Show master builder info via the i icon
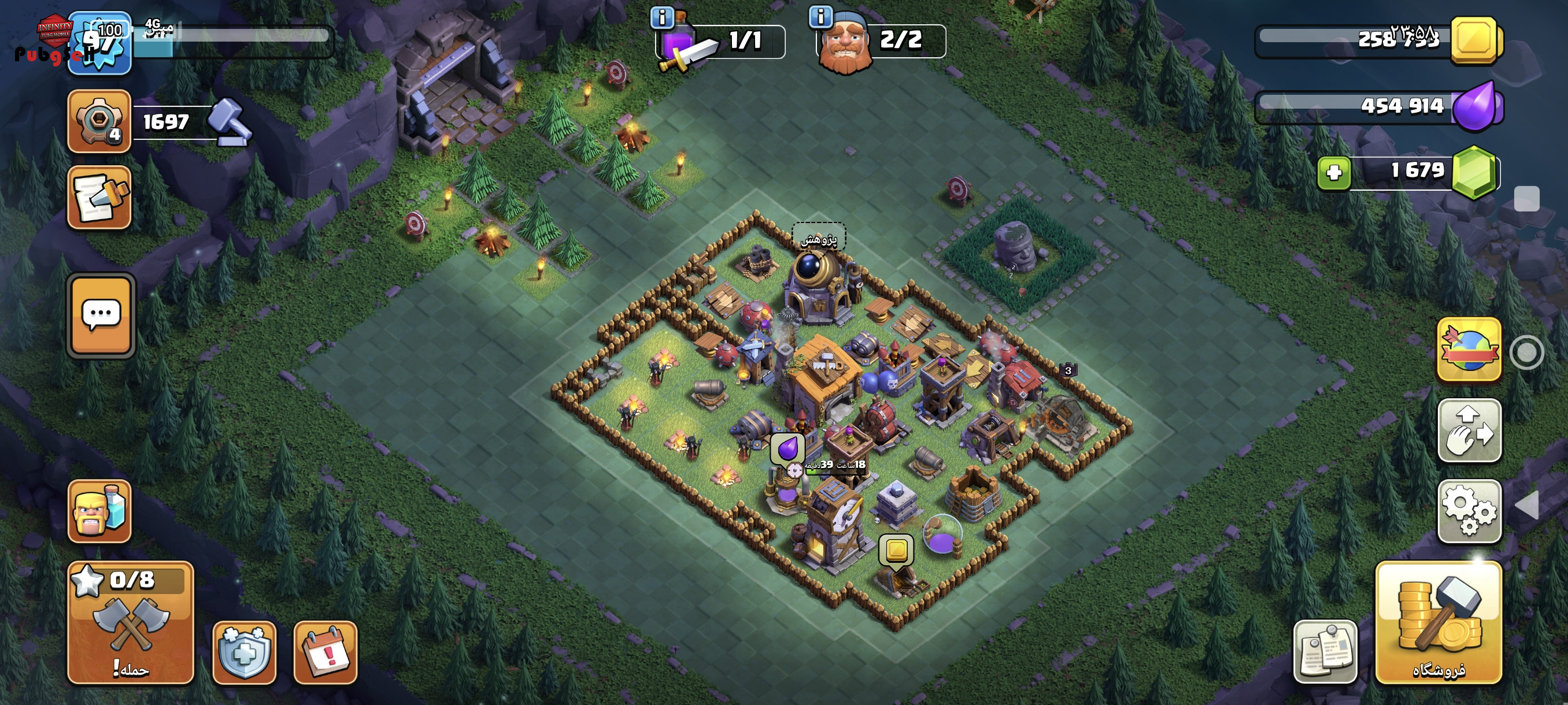 coord(820,17)
